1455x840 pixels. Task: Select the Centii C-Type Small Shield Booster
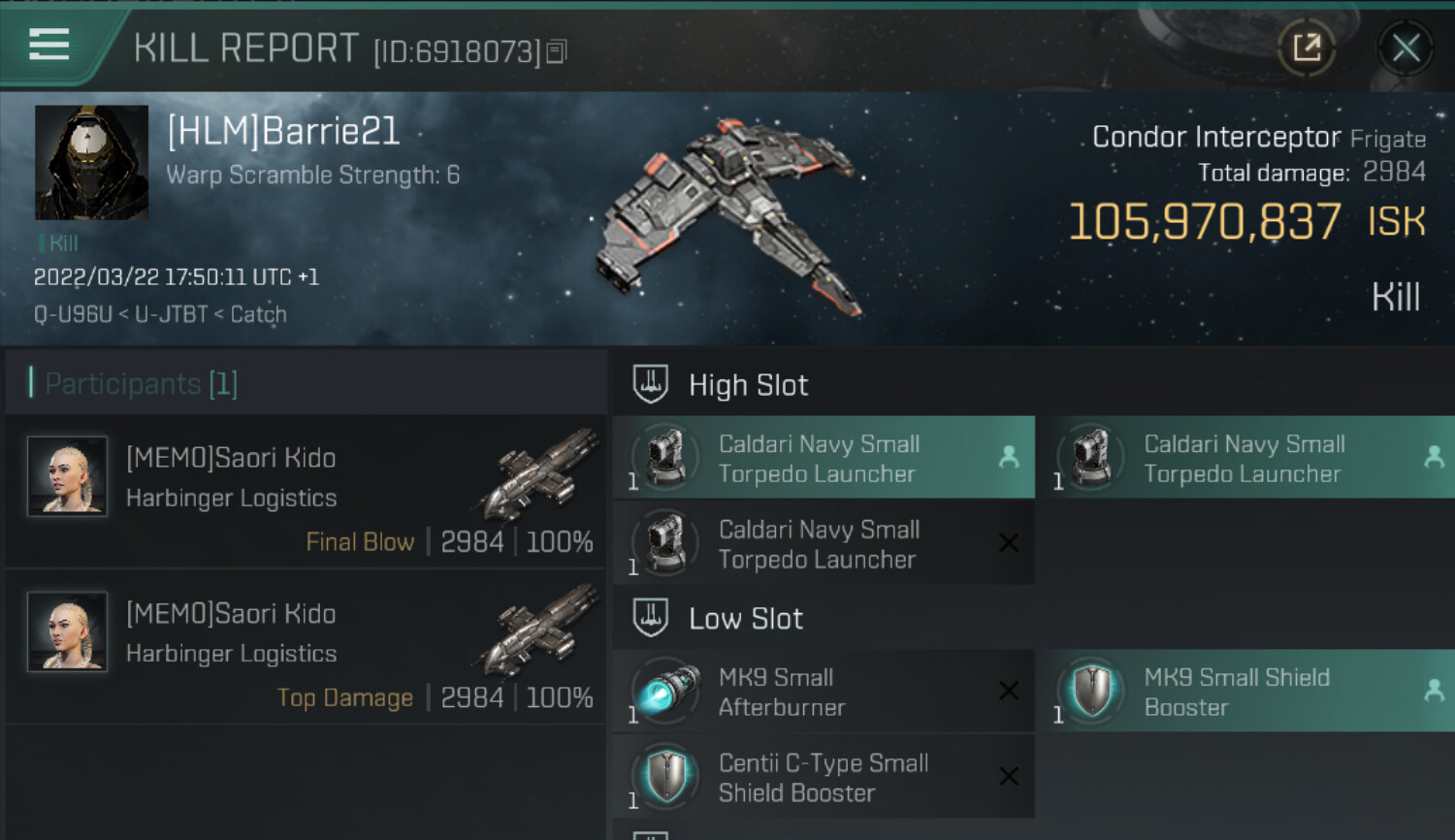824,777
